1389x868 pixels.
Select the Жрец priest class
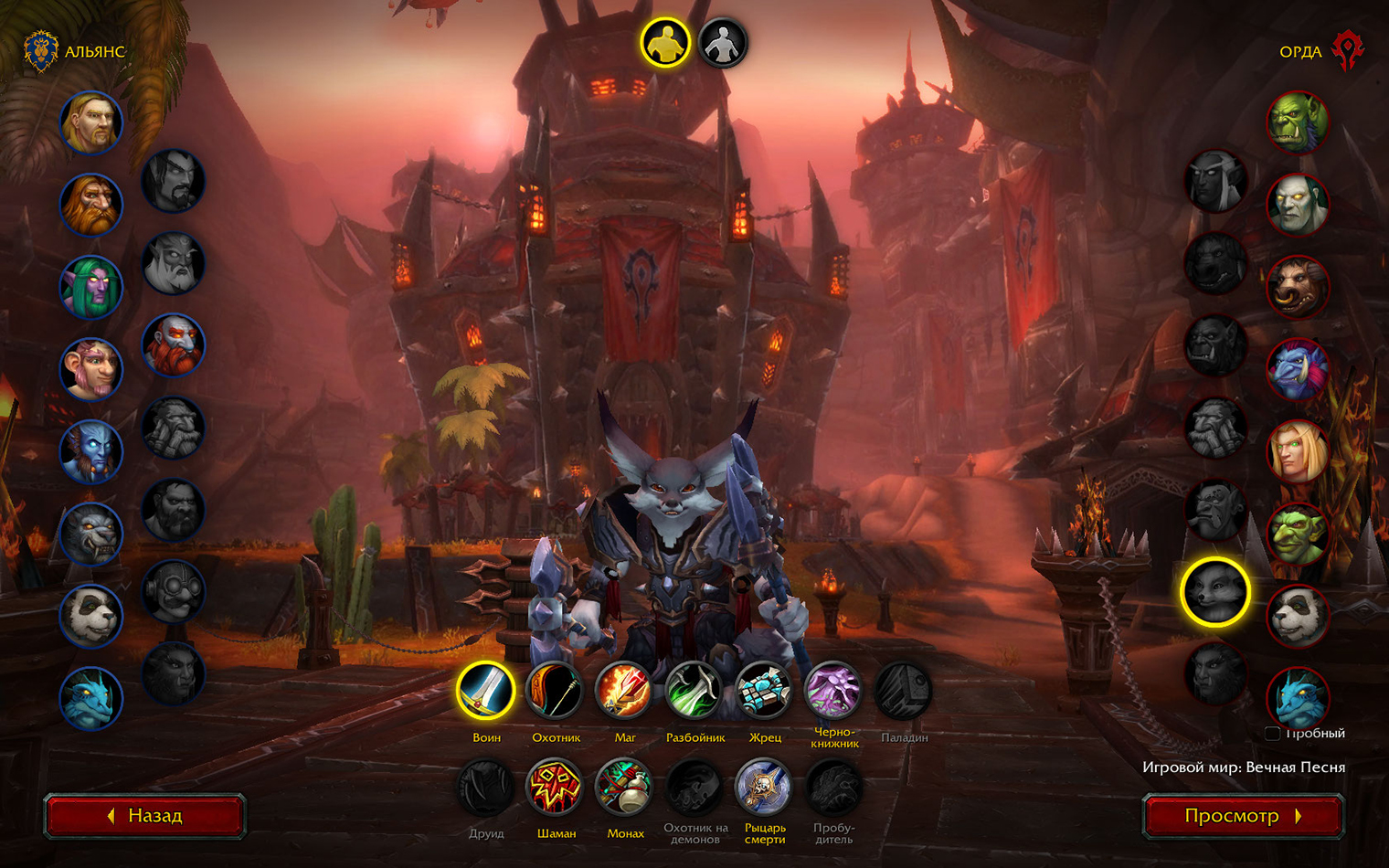(x=764, y=691)
